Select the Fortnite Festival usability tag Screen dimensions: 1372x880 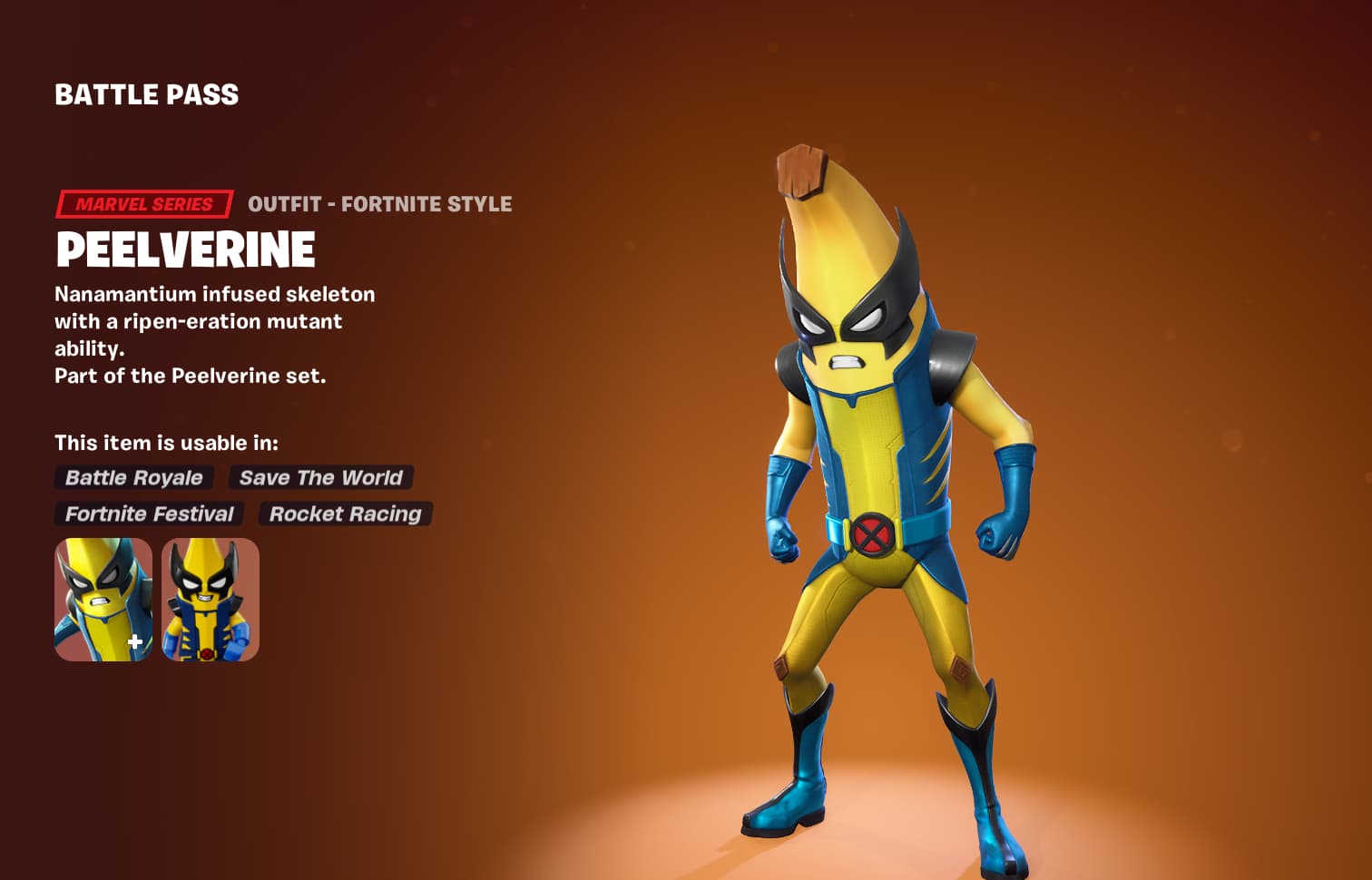(x=148, y=514)
